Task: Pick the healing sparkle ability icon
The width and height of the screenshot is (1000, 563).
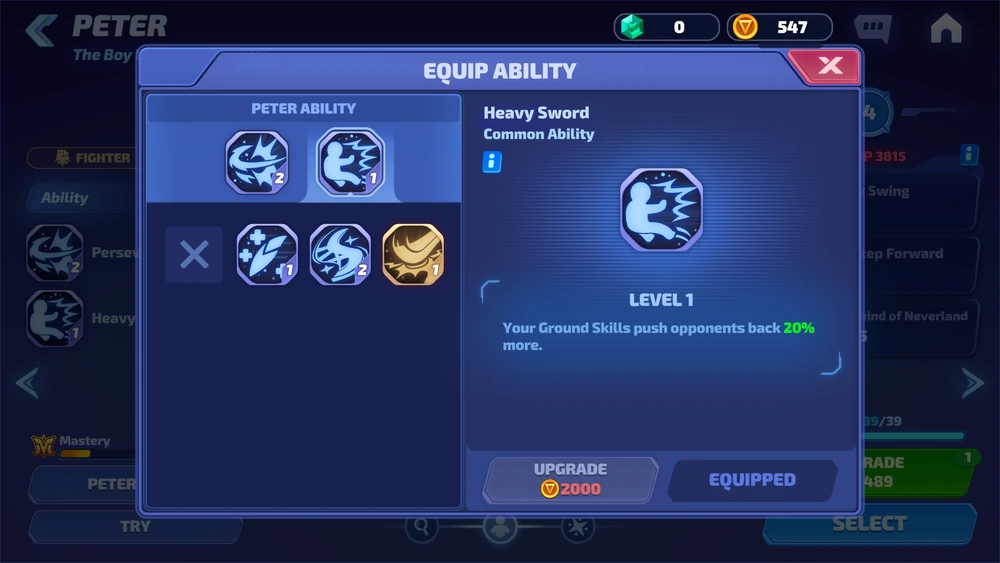Action: 267,254
